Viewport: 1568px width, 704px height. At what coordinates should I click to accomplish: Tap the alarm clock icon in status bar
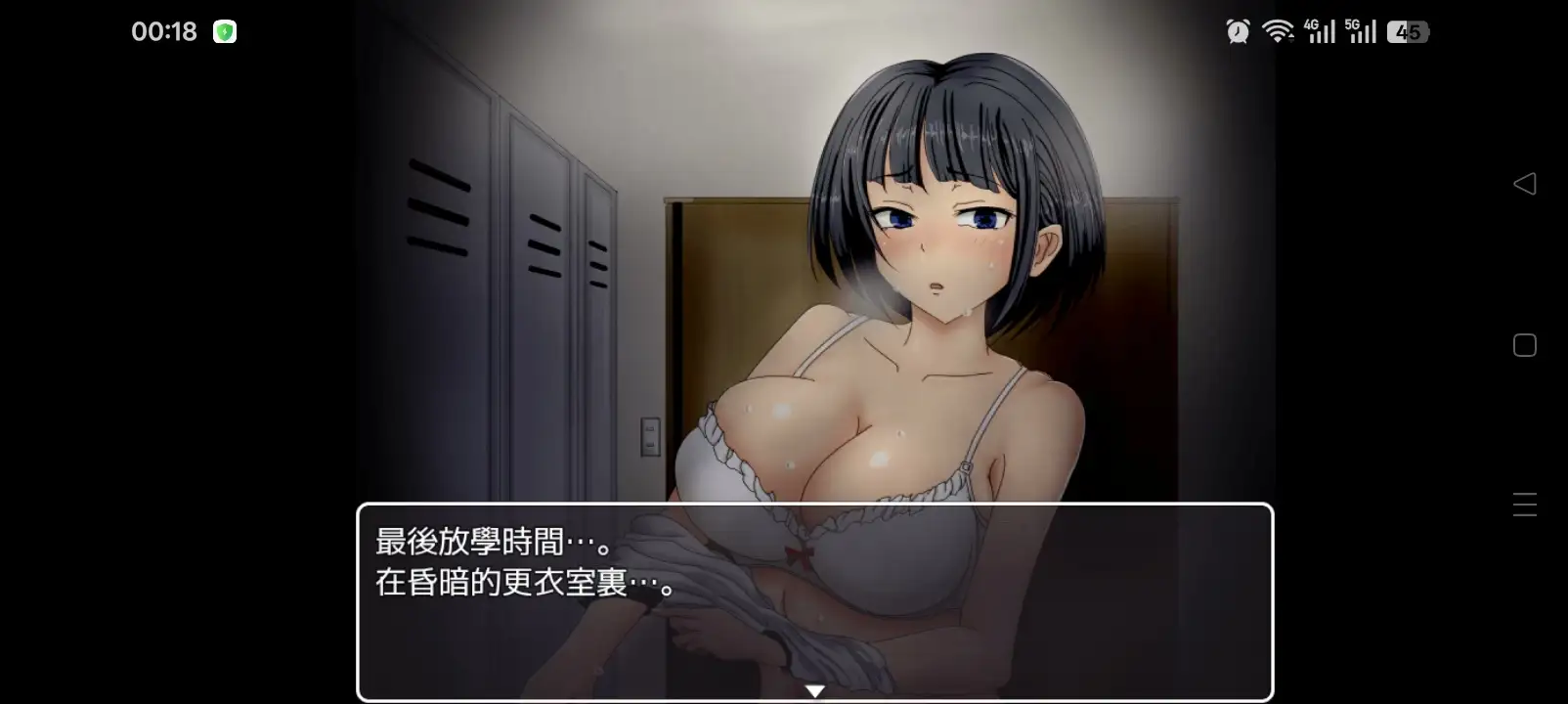click(1236, 31)
